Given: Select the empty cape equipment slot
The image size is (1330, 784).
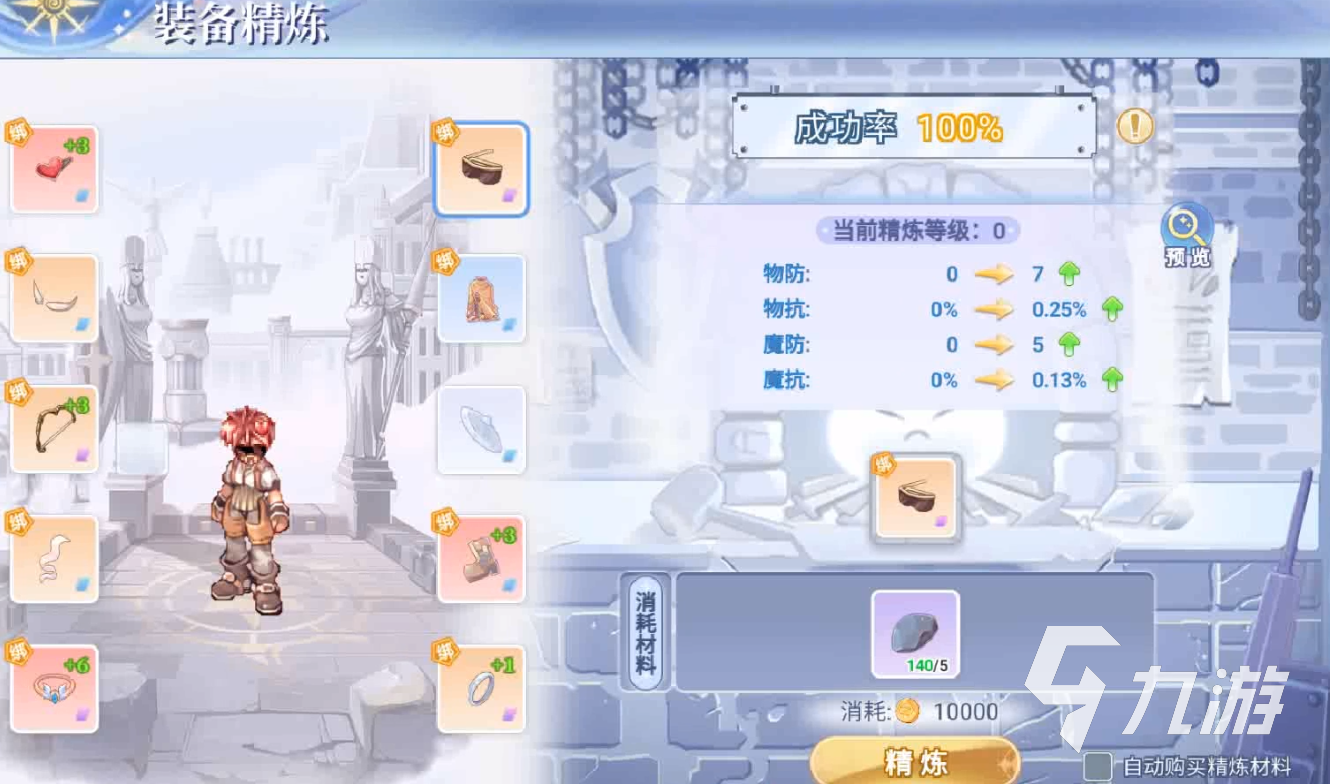Looking at the screenshot, I should tap(482, 428).
